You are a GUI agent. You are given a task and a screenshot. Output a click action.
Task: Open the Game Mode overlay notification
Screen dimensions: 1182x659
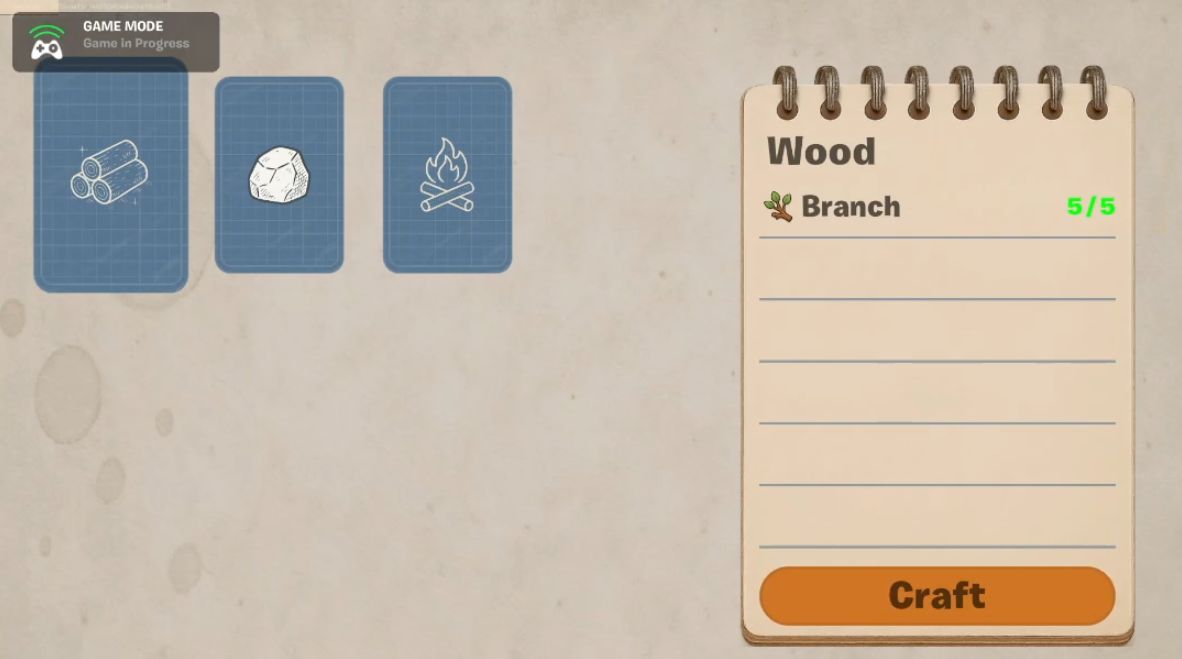tap(116, 35)
